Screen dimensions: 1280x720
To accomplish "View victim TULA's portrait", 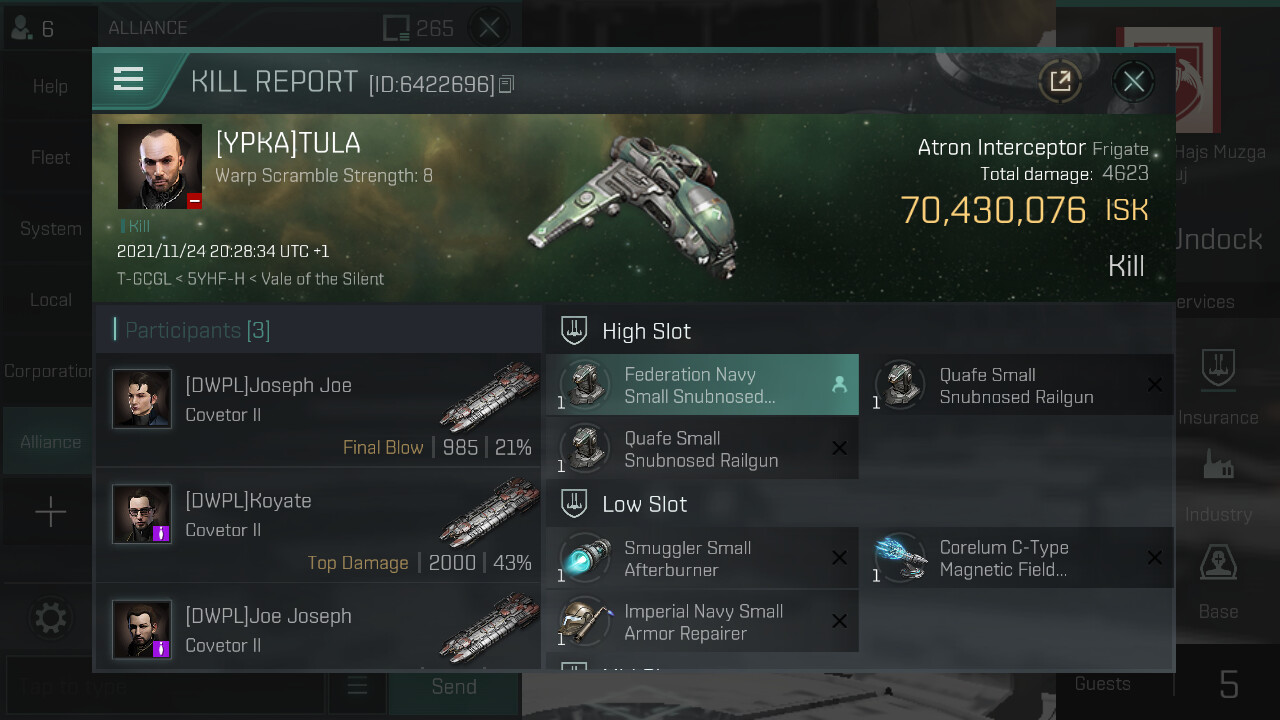I will 160,166.
